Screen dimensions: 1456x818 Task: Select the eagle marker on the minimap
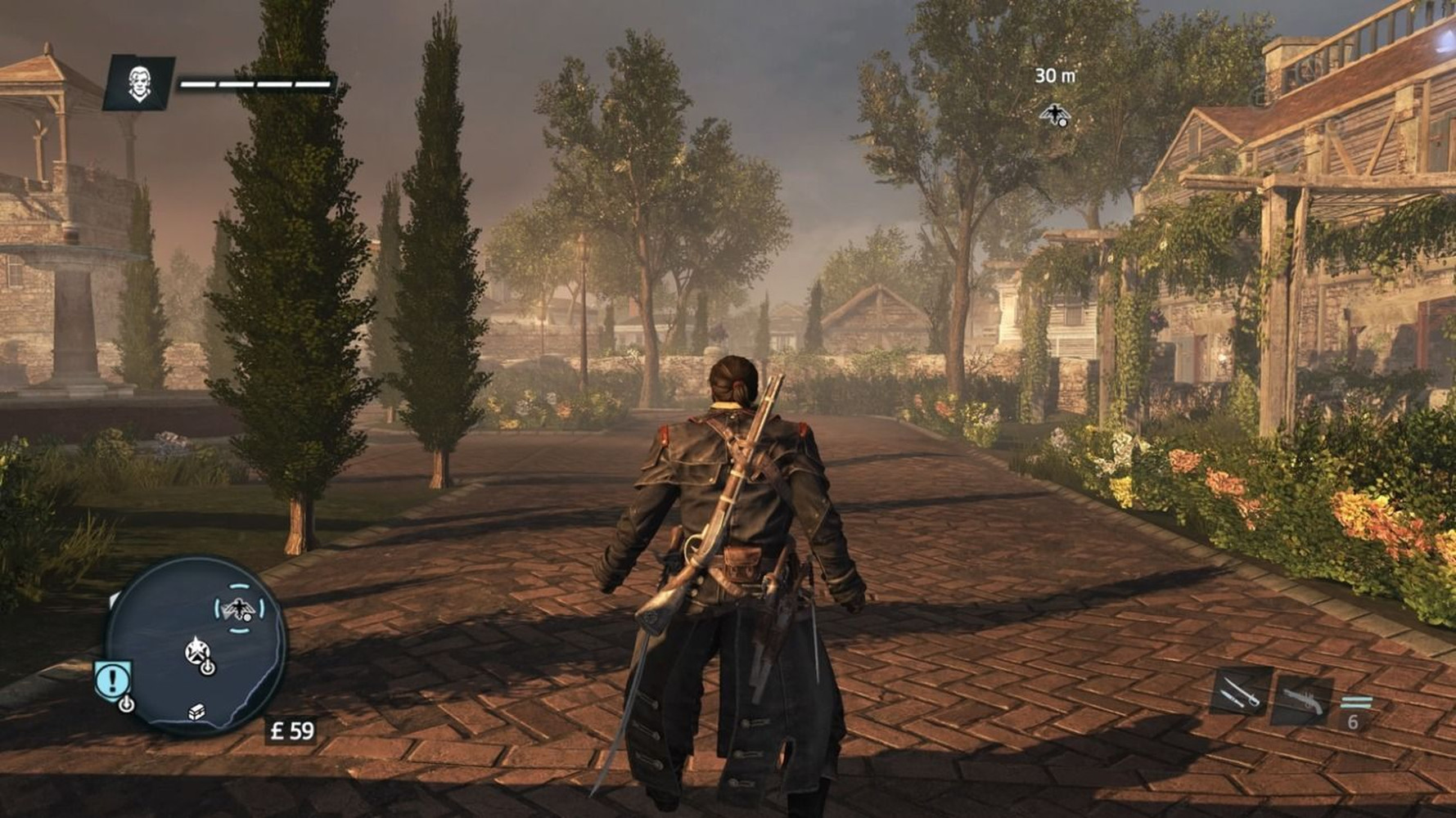tap(238, 609)
